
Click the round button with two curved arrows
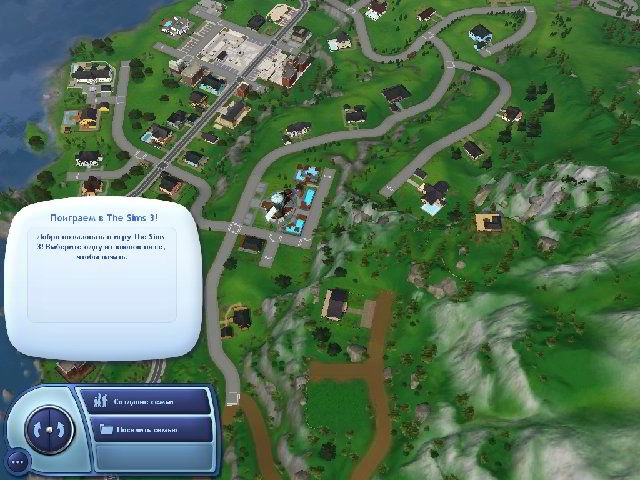pos(49,427)
